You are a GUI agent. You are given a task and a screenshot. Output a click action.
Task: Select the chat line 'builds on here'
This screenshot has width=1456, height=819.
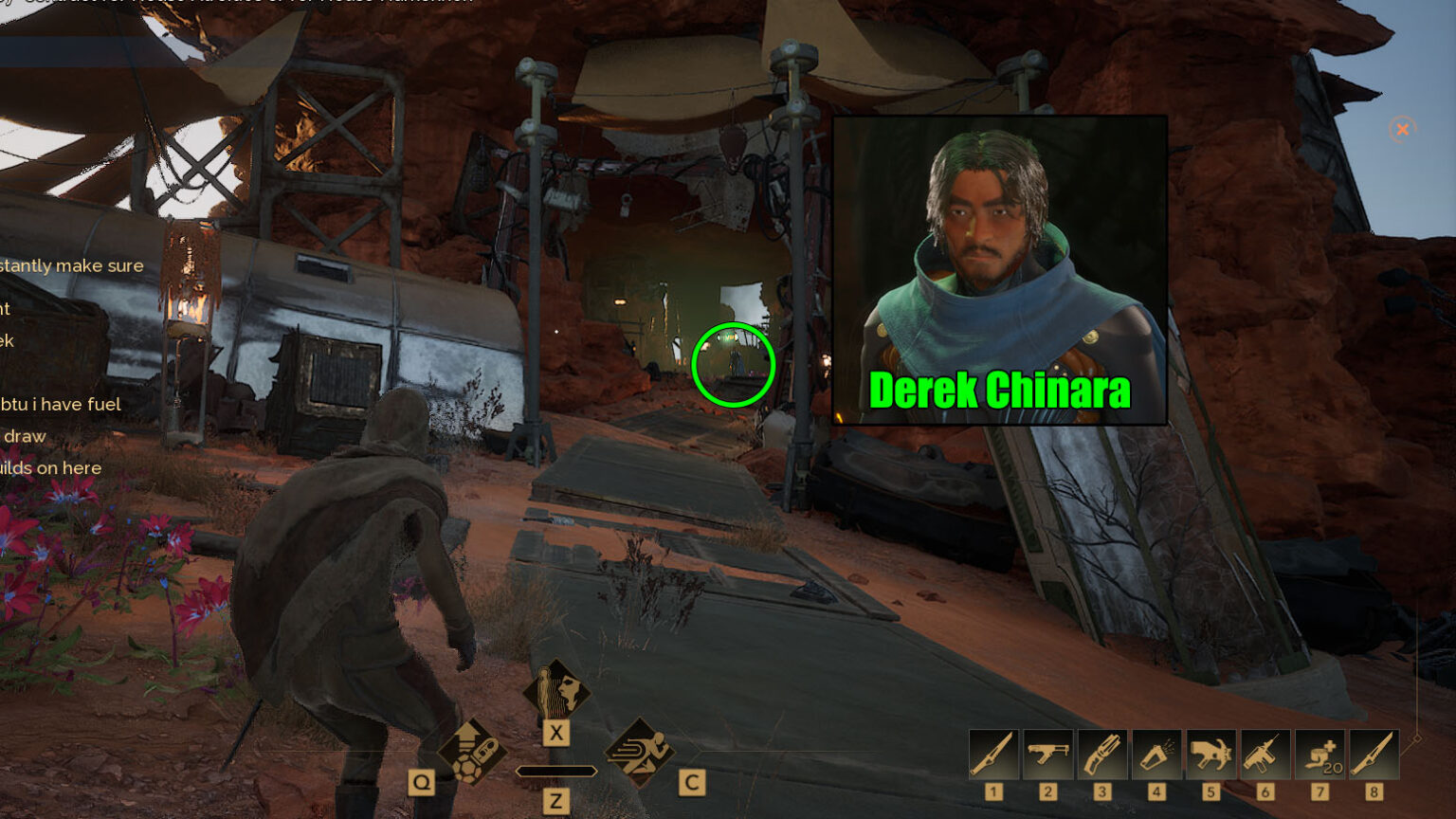(51, 467)
